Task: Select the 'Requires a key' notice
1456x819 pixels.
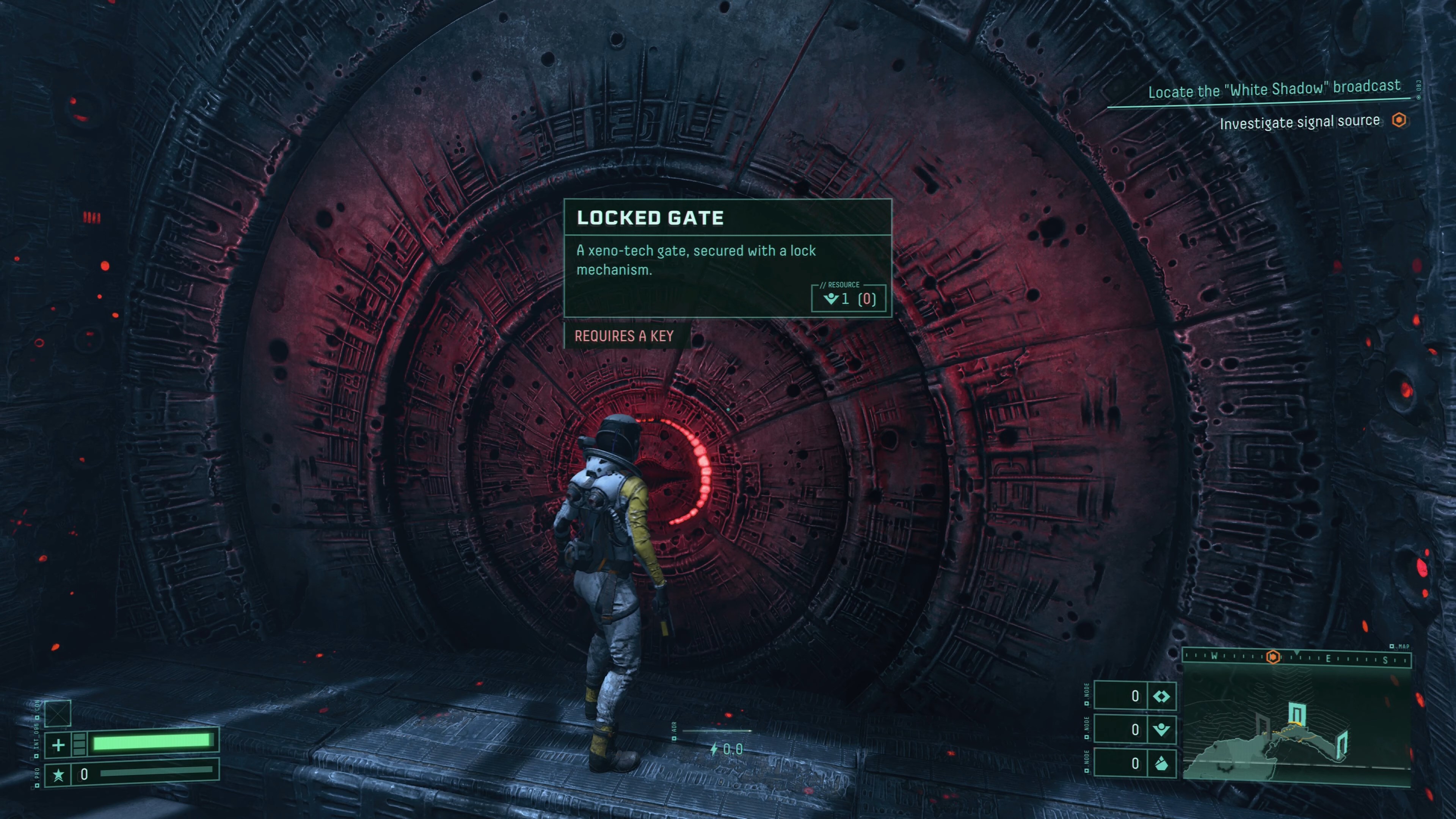Action: (624, 336)
